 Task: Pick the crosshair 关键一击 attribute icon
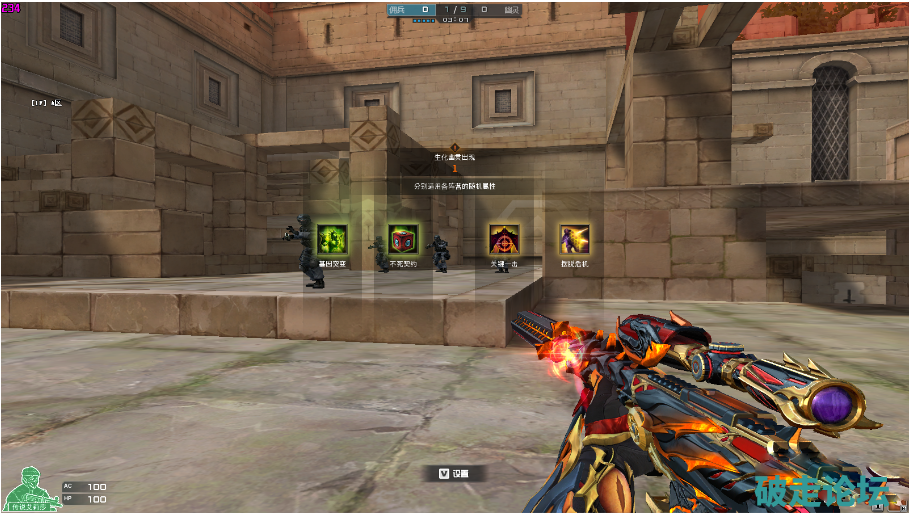[x=503, y=239]
